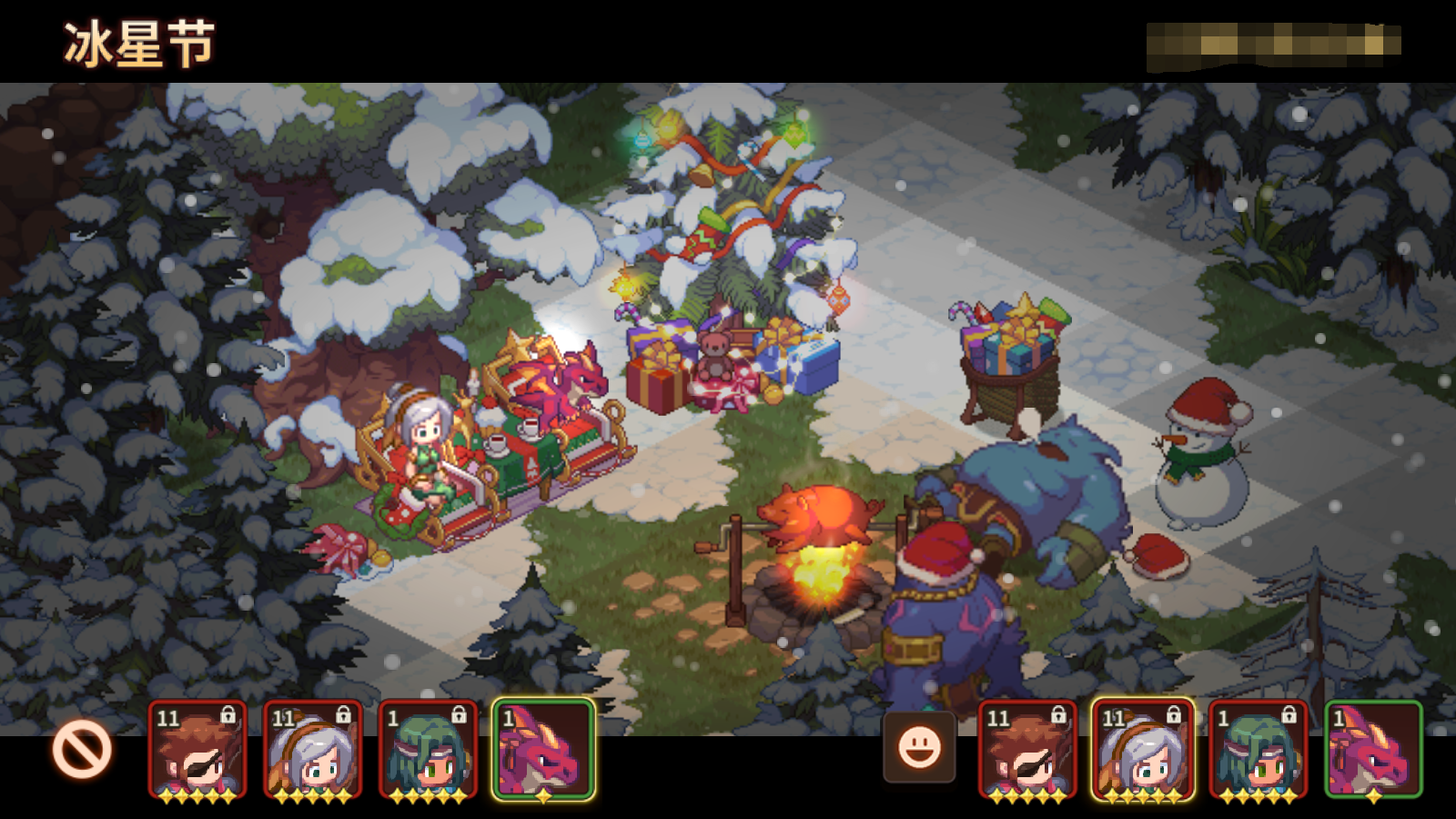This screenshot has width=1456, height=819.
Task: Choose eyepatch hero portrait beside the smiley button
Action: tap(1026, 751)
